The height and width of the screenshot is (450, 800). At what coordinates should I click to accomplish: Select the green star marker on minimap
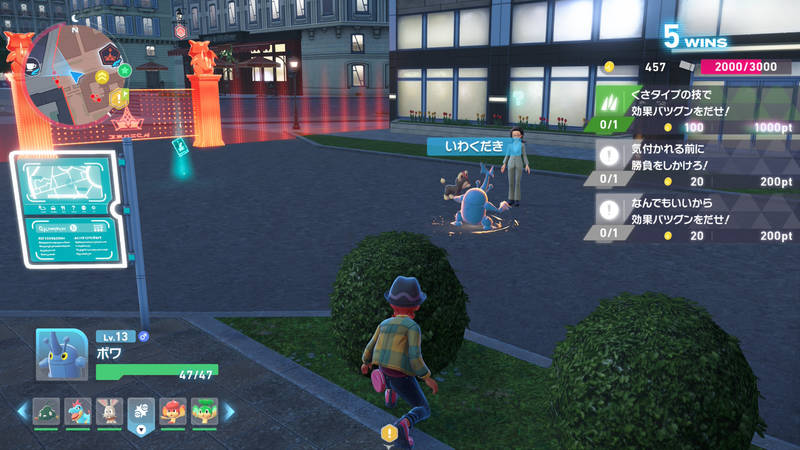[124, 70]
